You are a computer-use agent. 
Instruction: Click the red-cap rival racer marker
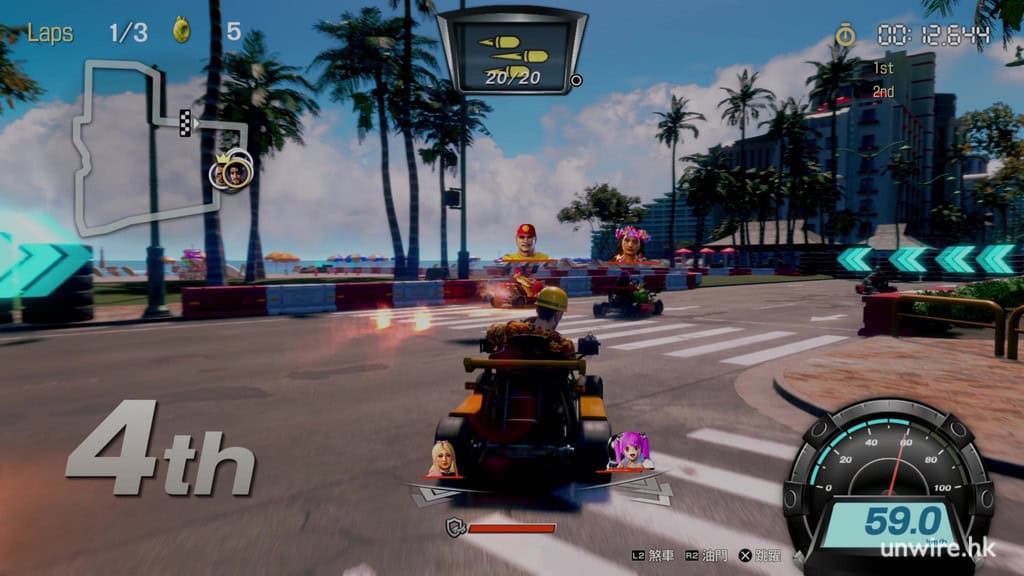526,241
